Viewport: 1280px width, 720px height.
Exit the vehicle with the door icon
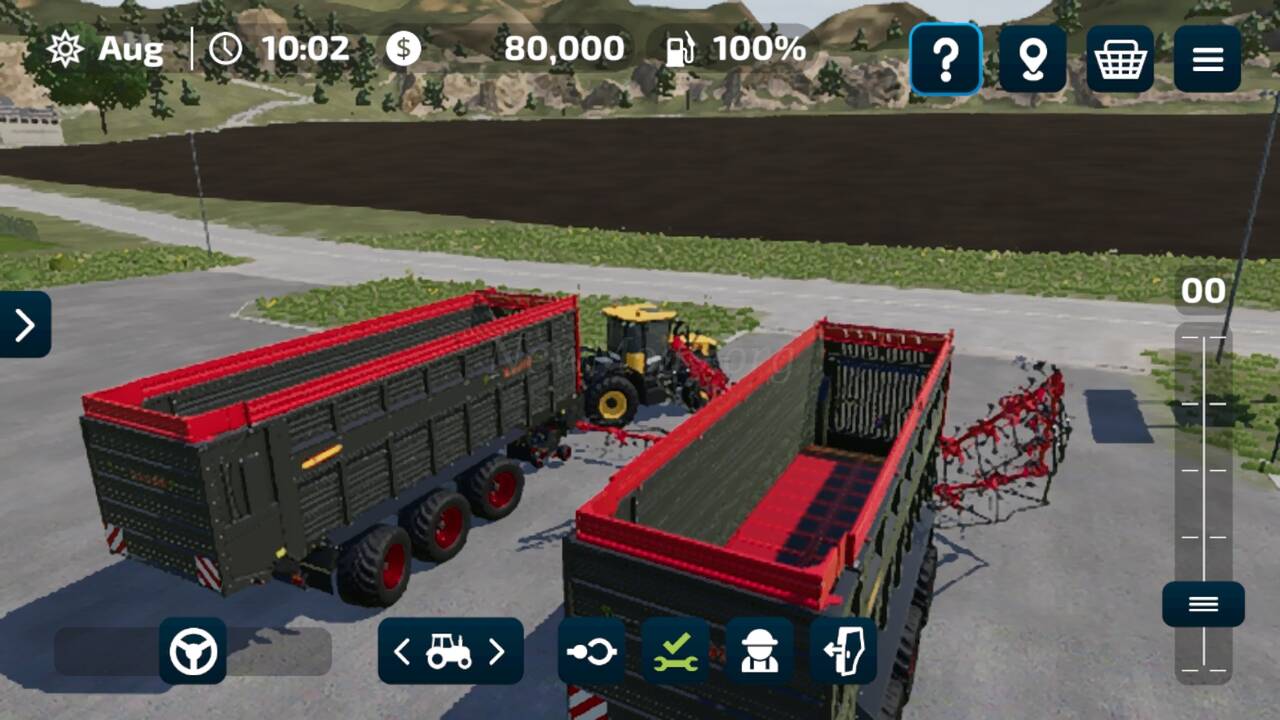[843, 652]
